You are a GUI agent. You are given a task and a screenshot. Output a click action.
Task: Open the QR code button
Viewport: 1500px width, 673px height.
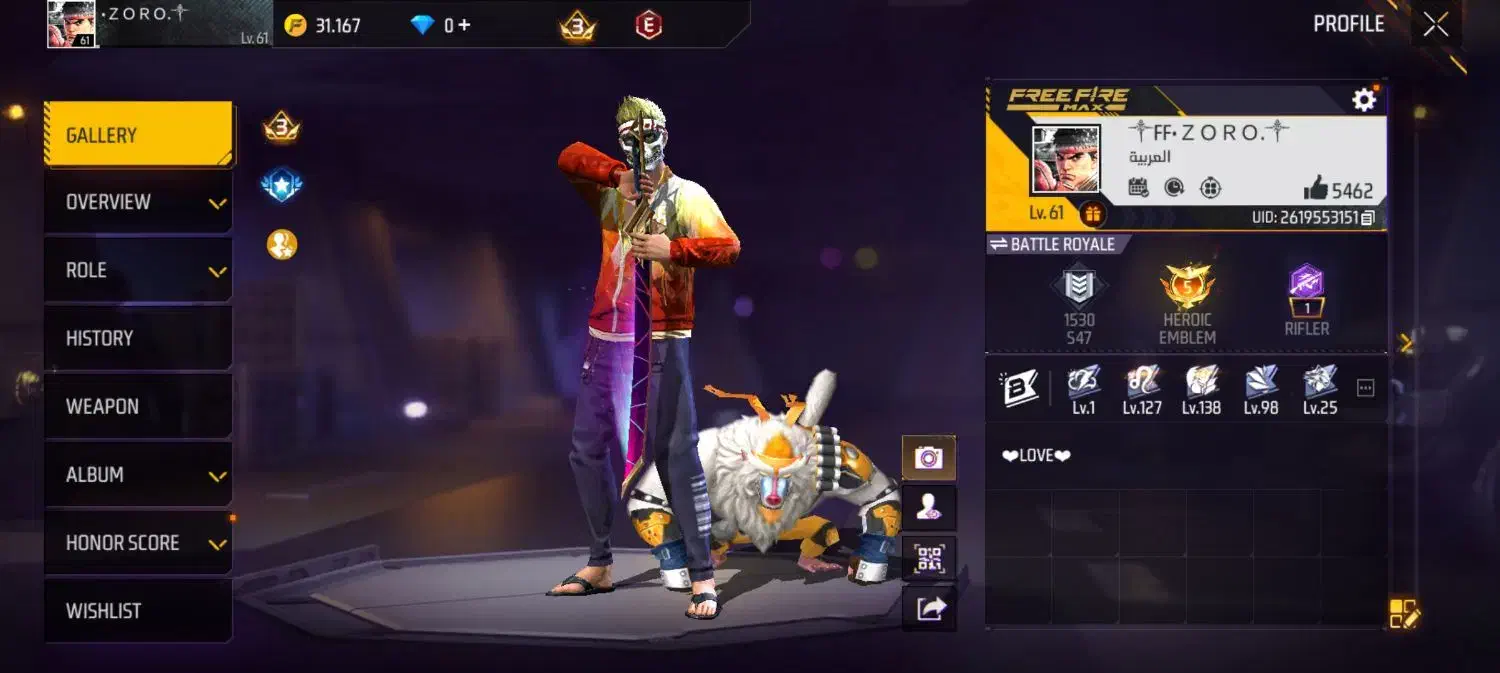pos(929,558)
